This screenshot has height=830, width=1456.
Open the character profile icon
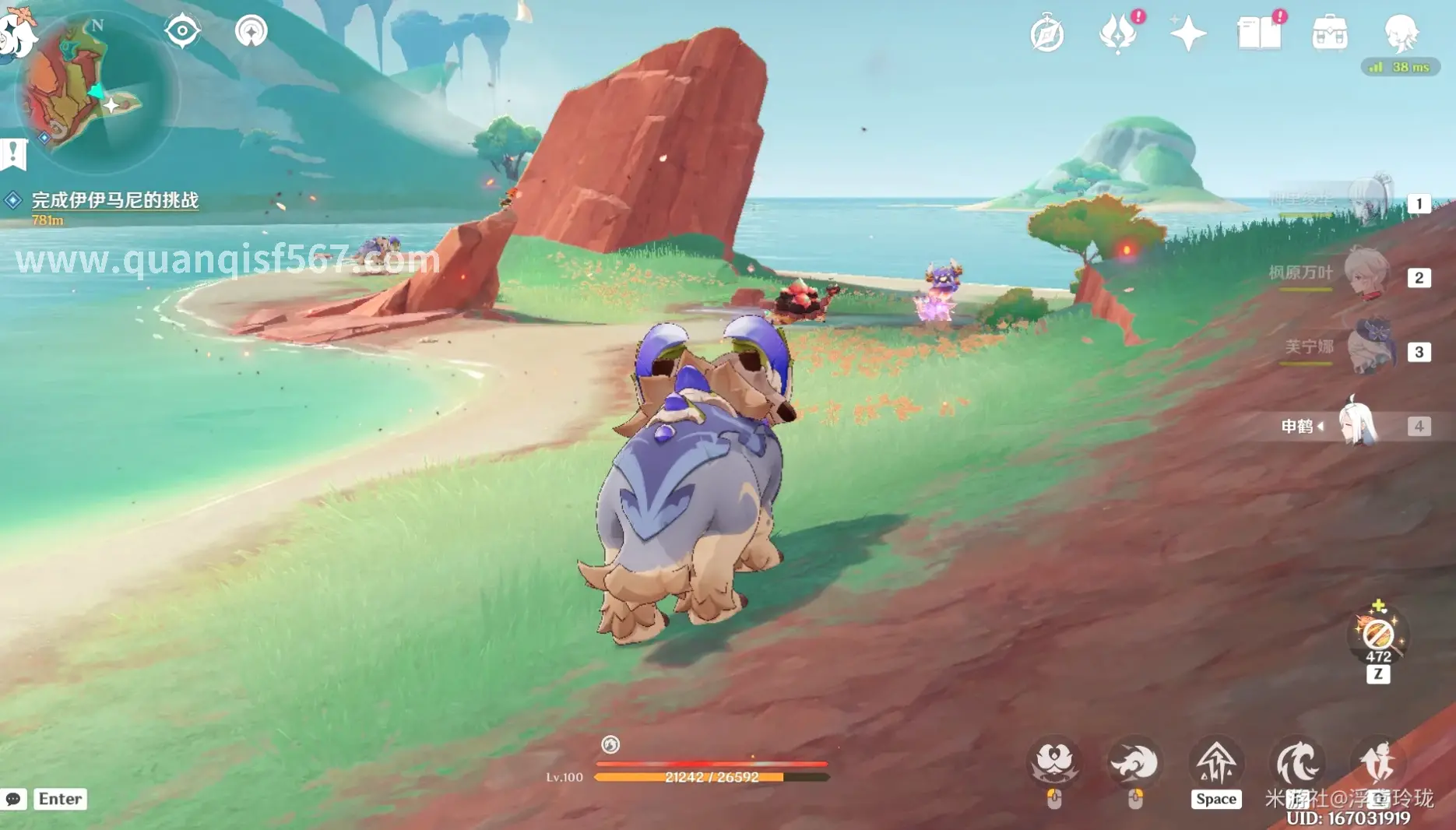click(x=1401, y=33)
